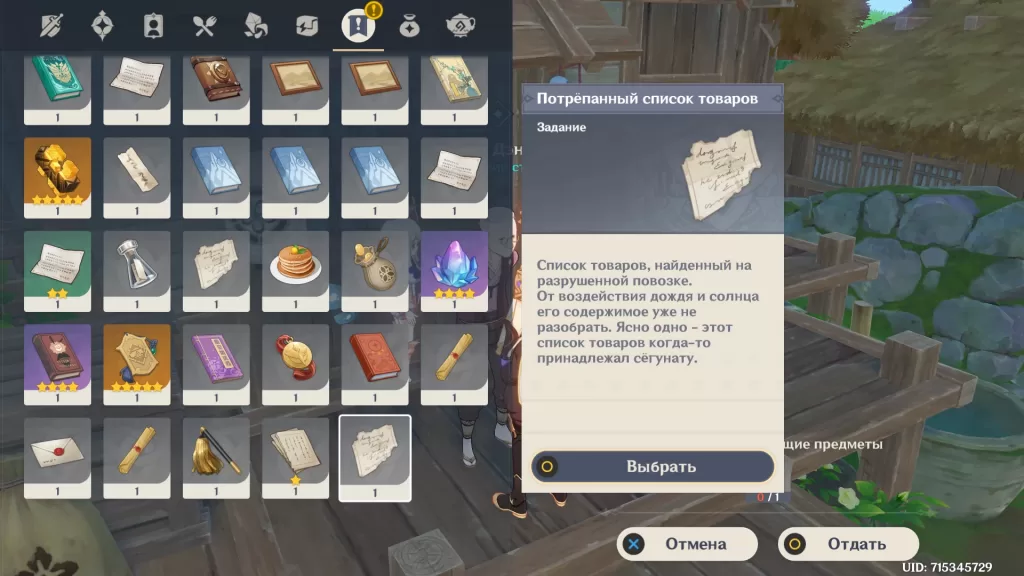Select the quest items tab with exclamation mark
The width and height of the screenshot is (1024, 576).
358,25
